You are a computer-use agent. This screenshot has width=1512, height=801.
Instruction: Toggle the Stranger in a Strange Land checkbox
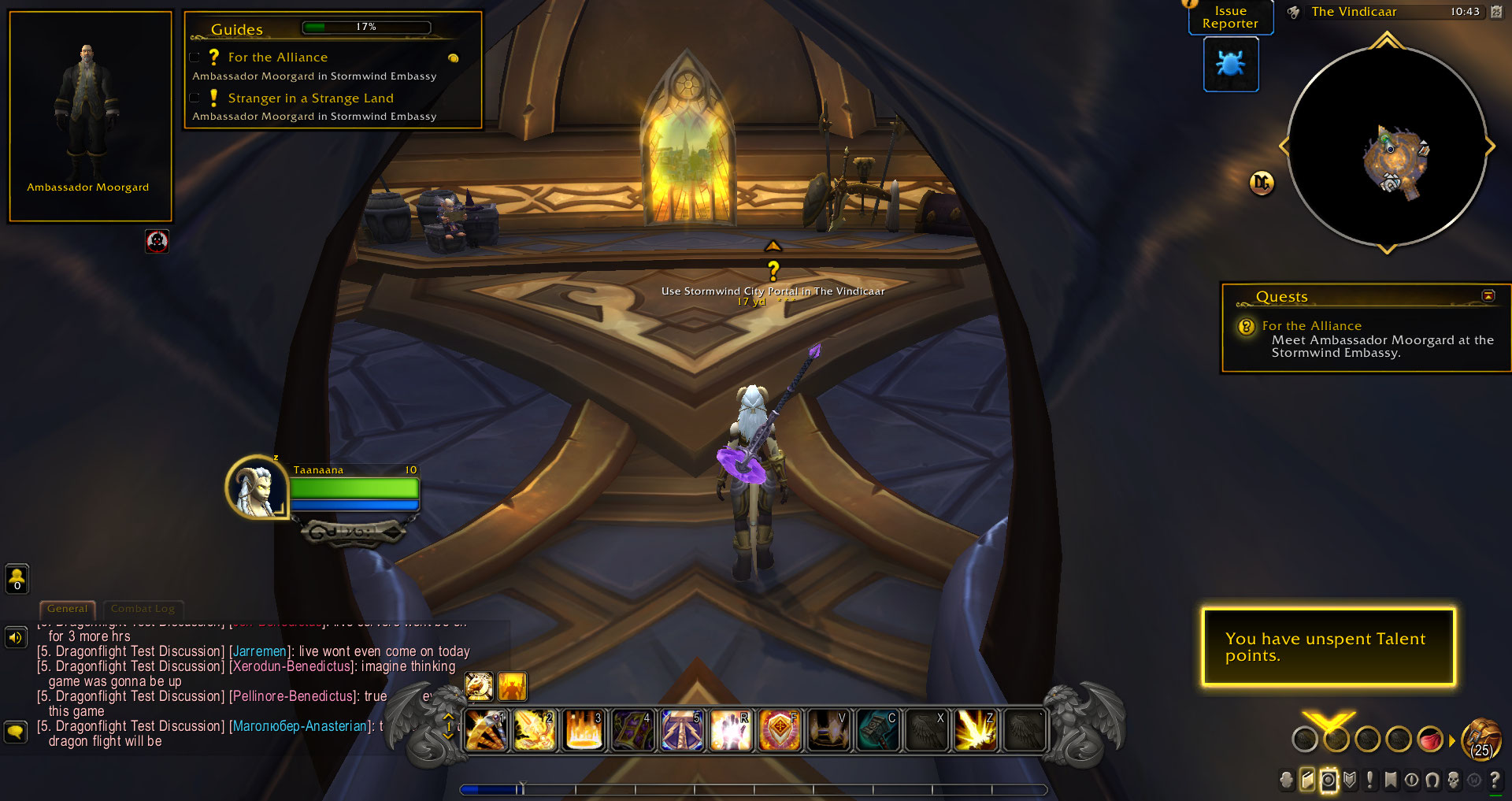[x=195, y=97]
